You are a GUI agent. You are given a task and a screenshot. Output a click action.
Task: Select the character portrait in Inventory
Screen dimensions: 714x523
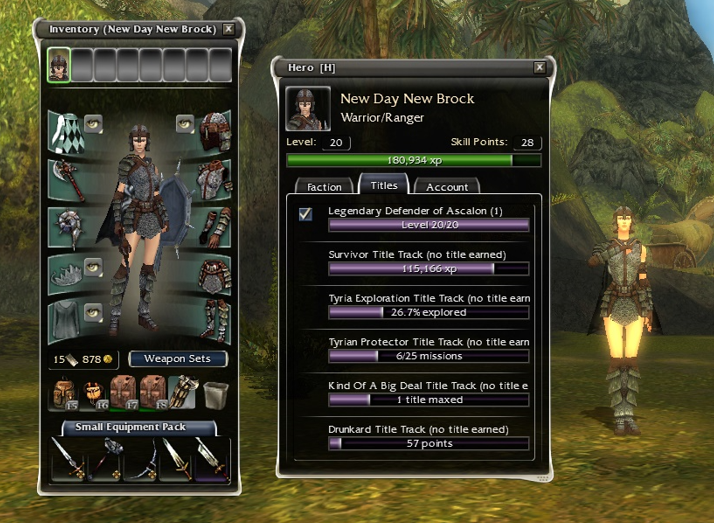[x=59, y=65]
